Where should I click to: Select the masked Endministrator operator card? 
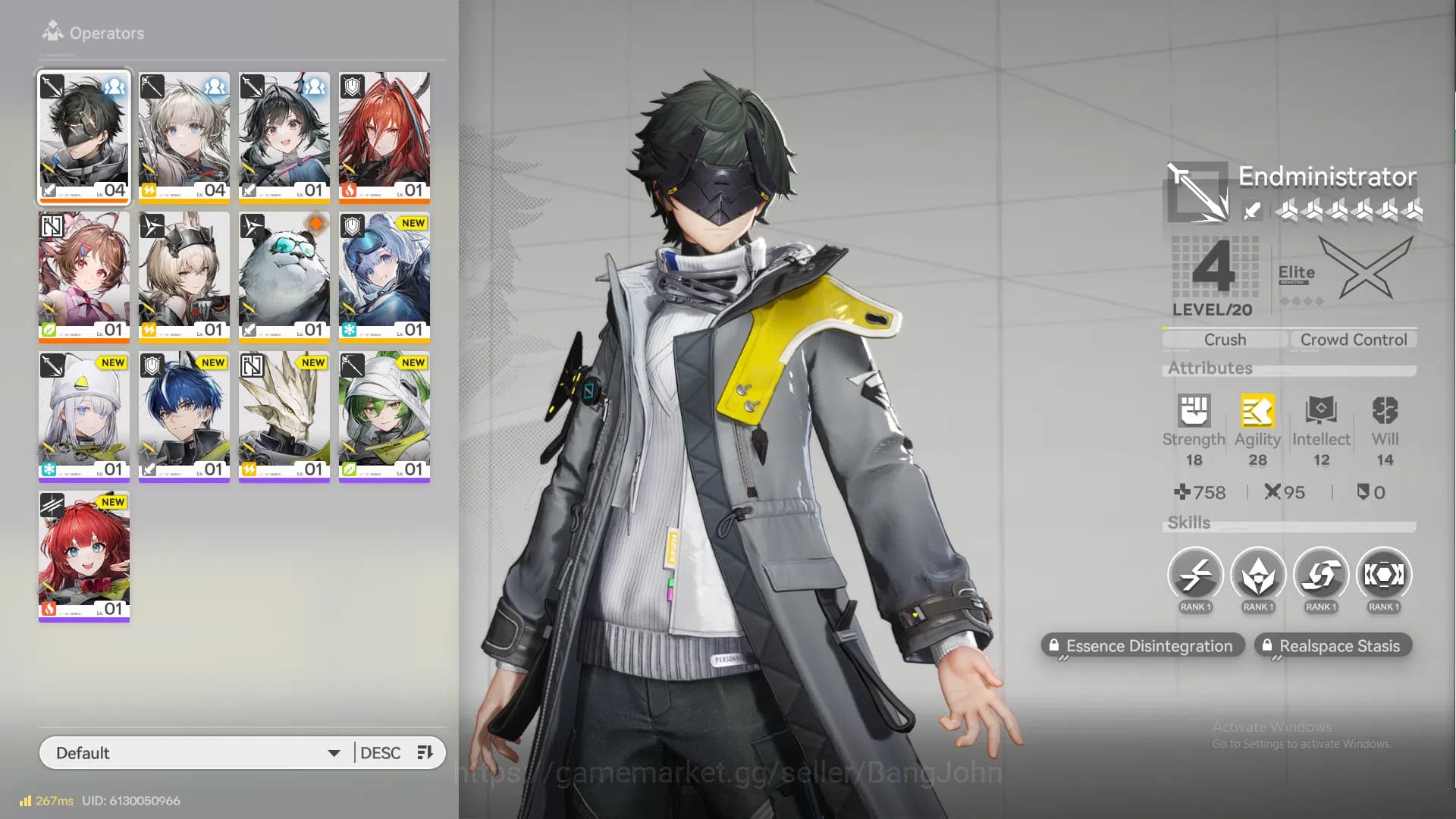click(x=84, y=136)
